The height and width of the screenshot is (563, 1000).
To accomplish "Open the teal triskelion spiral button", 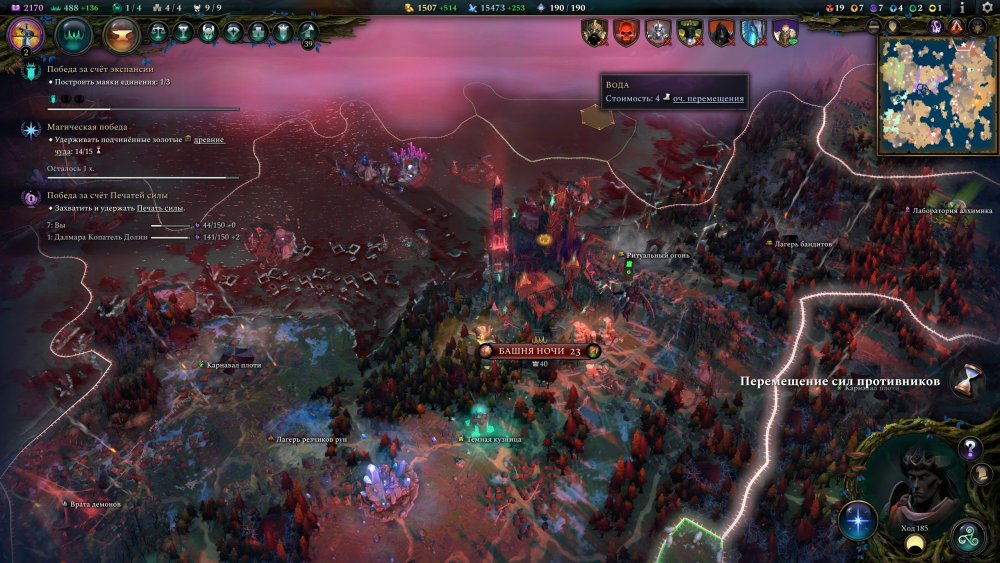I will point(968,538).
